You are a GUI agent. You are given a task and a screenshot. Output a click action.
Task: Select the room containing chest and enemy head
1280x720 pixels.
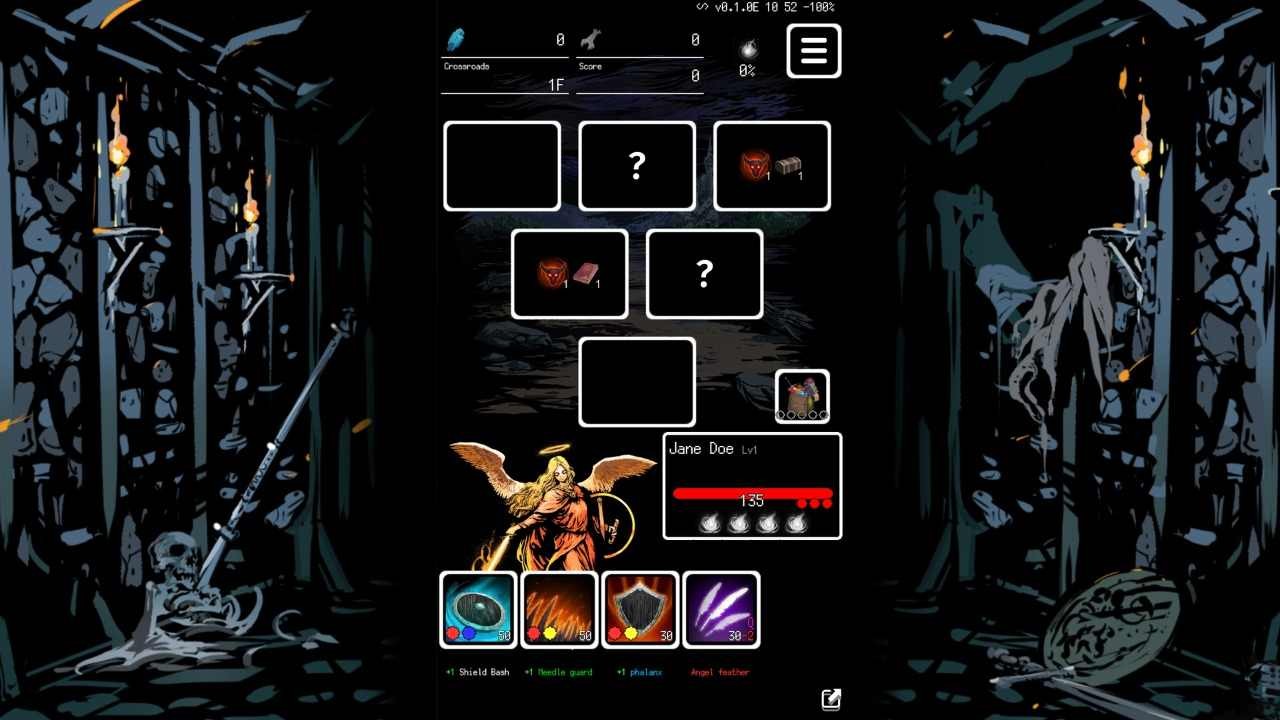click(x=771, y=165)
